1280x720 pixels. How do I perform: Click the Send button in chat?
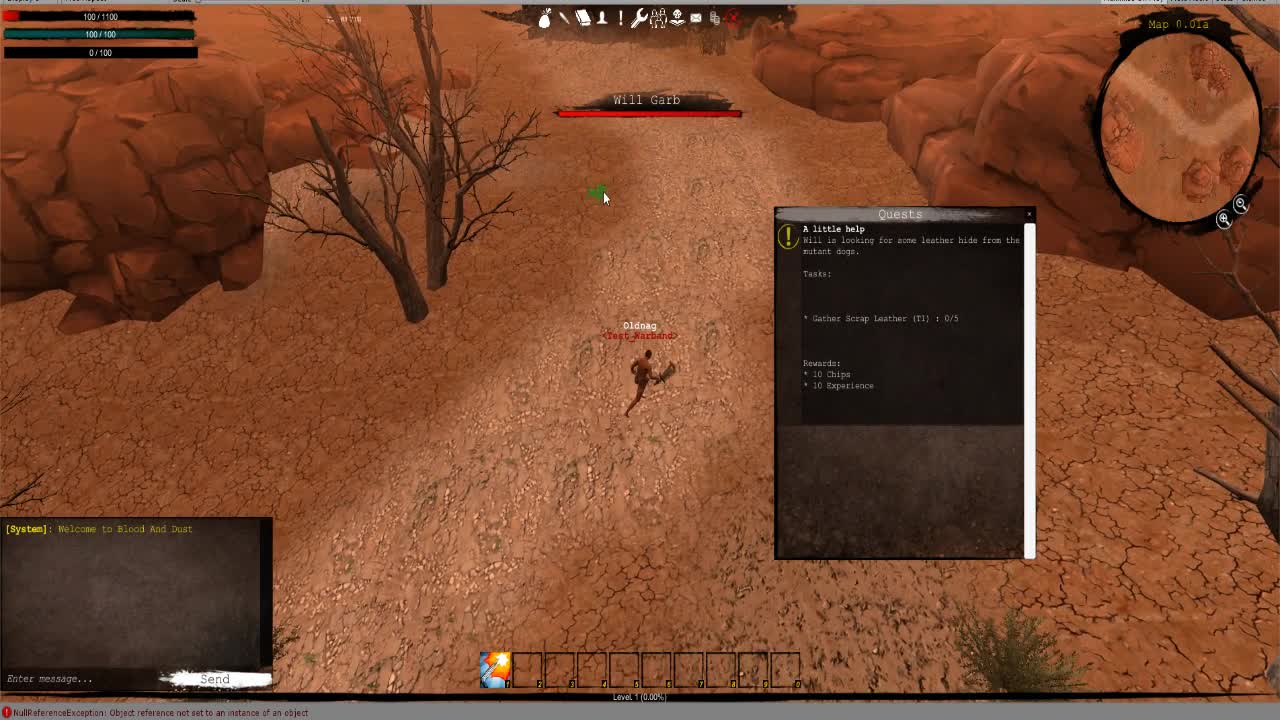[215, 679]
